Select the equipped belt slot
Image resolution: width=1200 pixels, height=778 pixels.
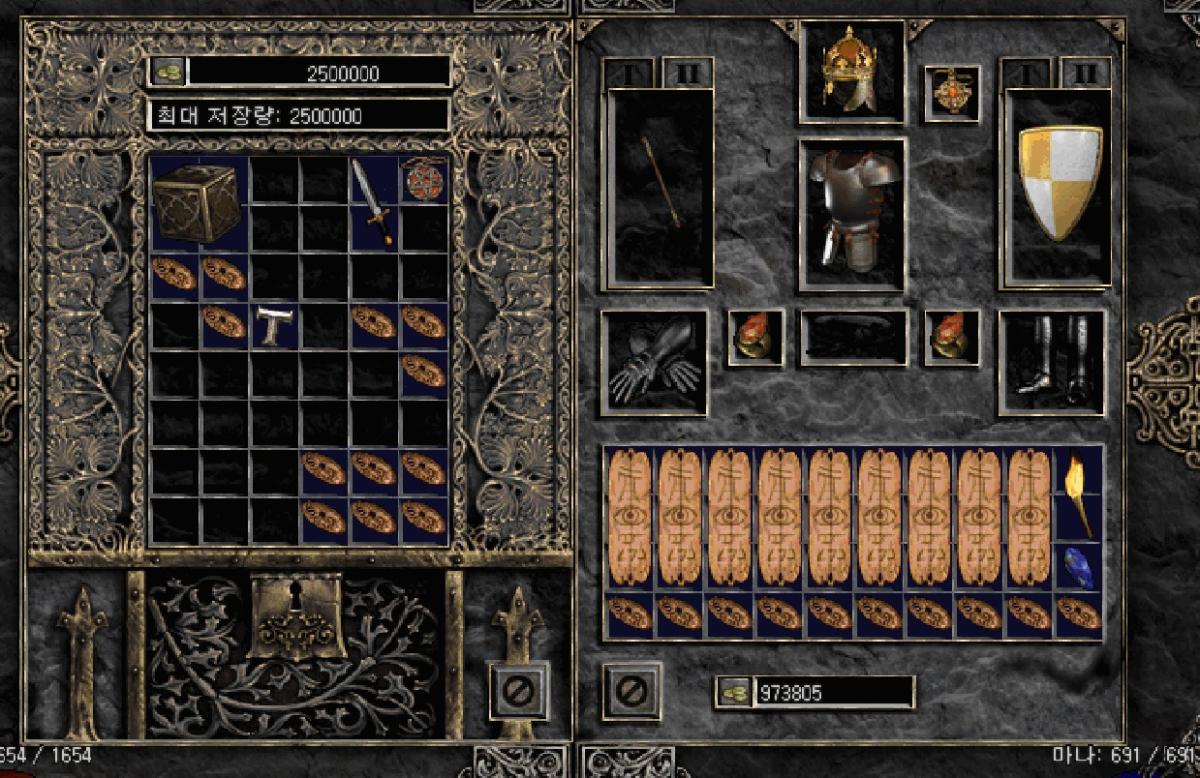852,338
